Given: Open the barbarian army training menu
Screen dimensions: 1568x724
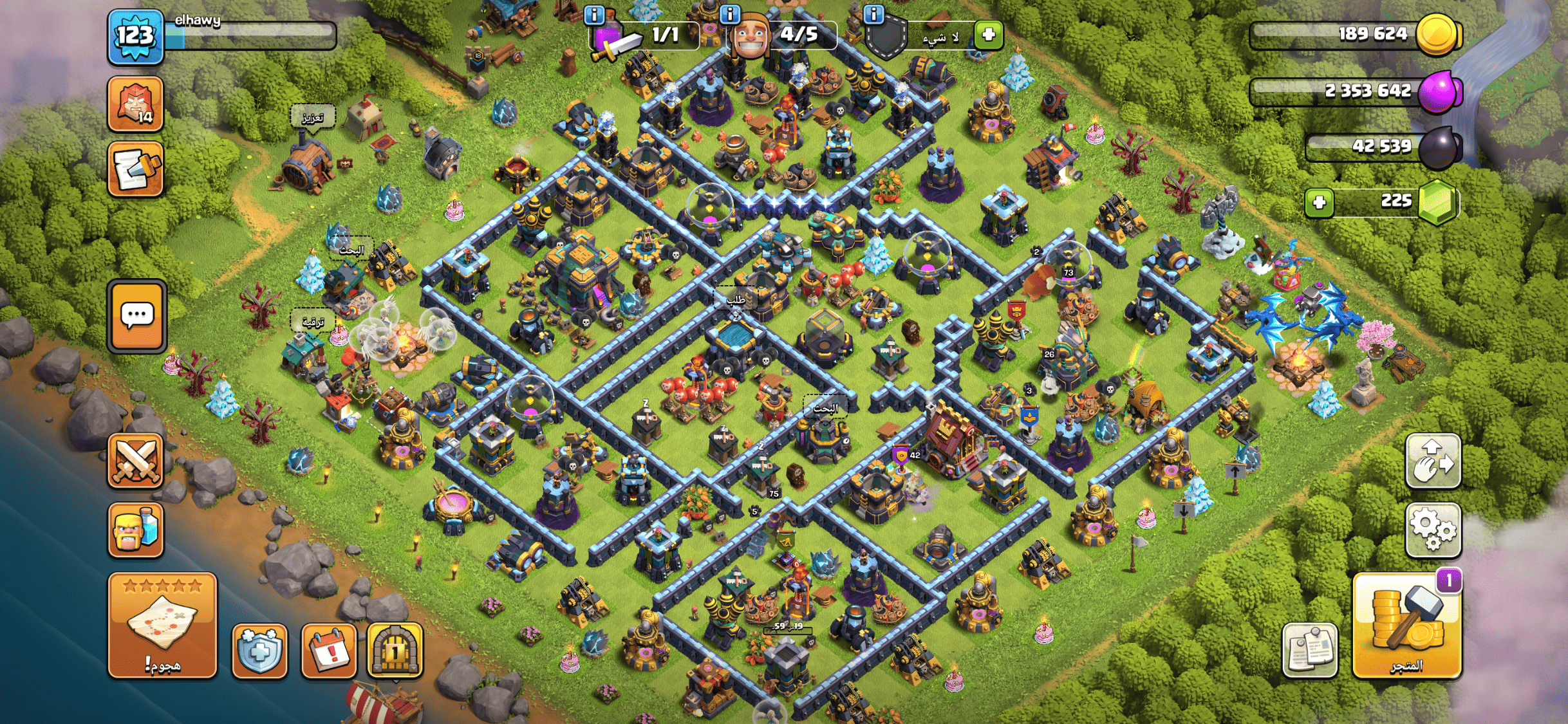Looking at the screenshot, I should pyautogui.click(x=135, y=529).
